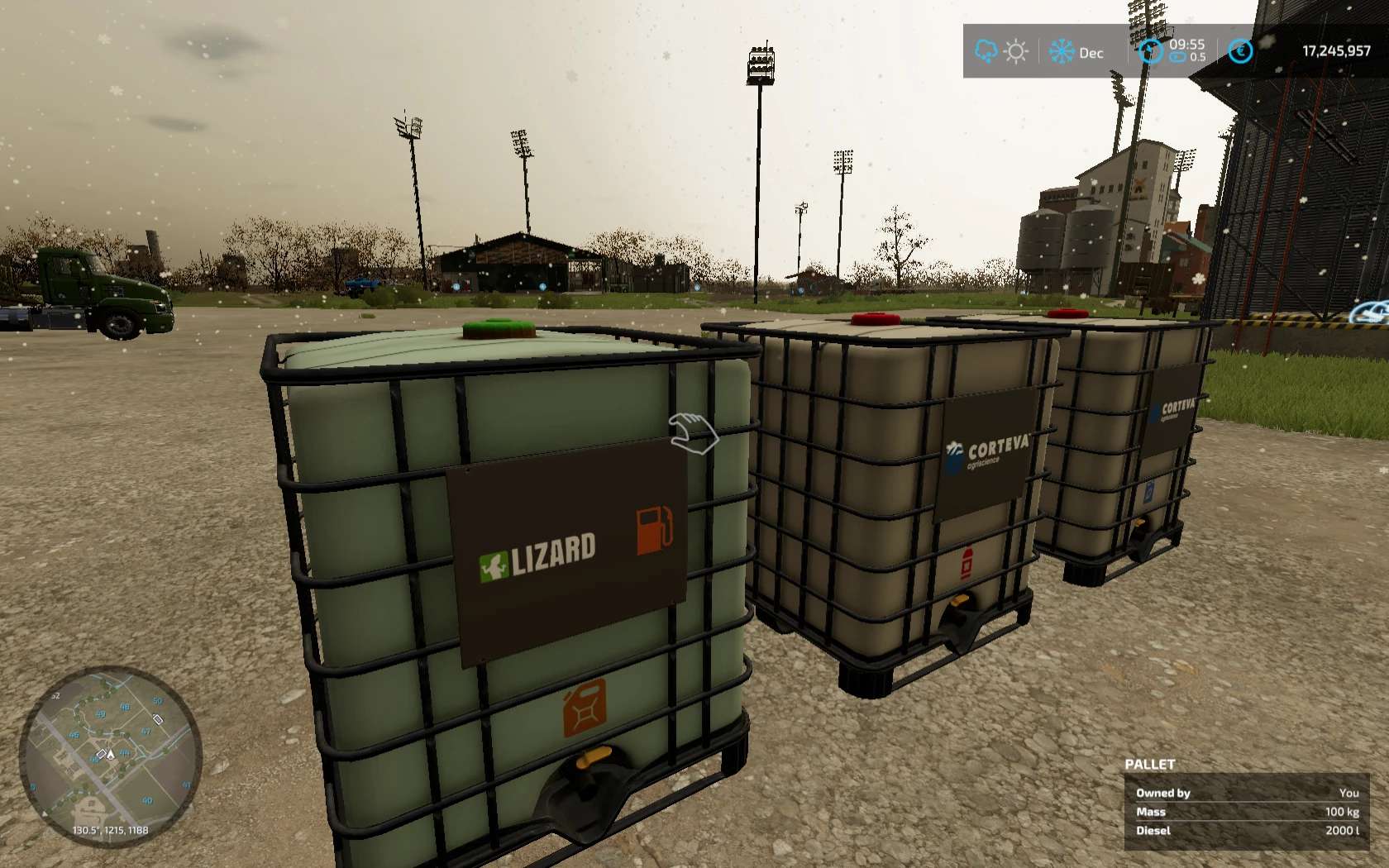
Task: Click the snowy cloud weather icon
Action: [x=986, y=51]
